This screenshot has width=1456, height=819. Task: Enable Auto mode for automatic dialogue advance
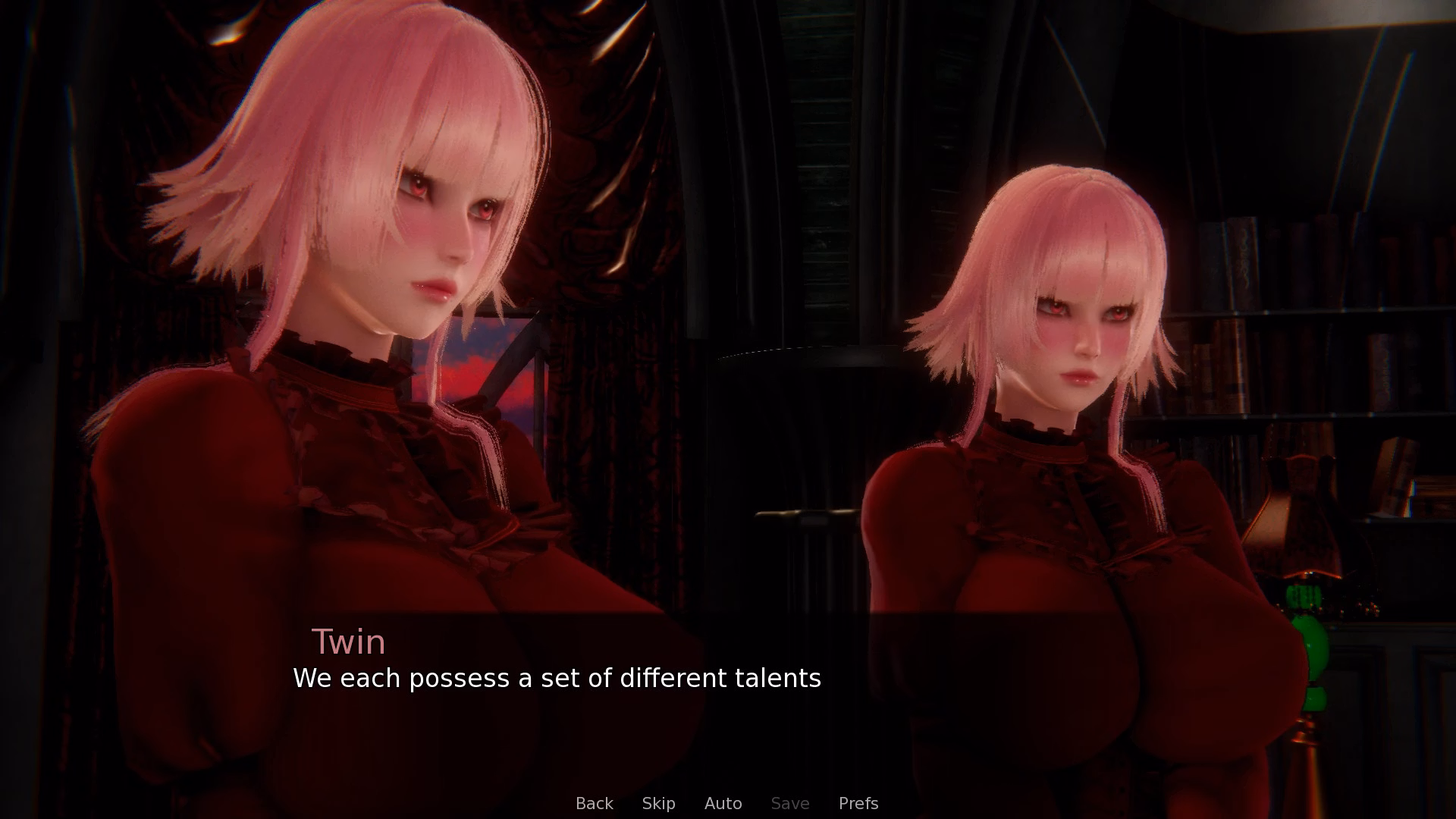click(x=723, y=803)
